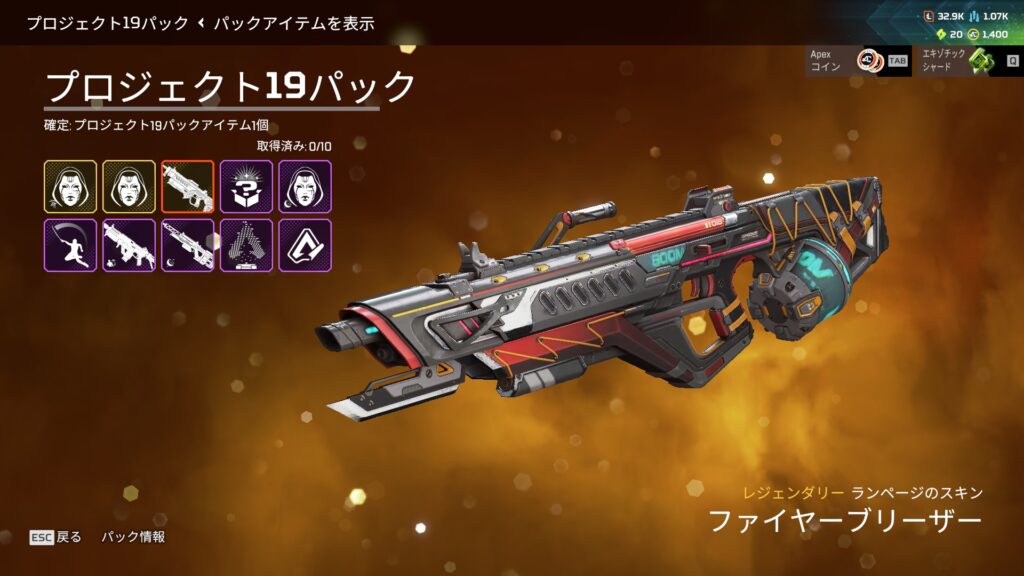The width and height of the screenshot is (1024, 576).
Task: Go back with the 戻る button
Action: (x=56, y=537)
